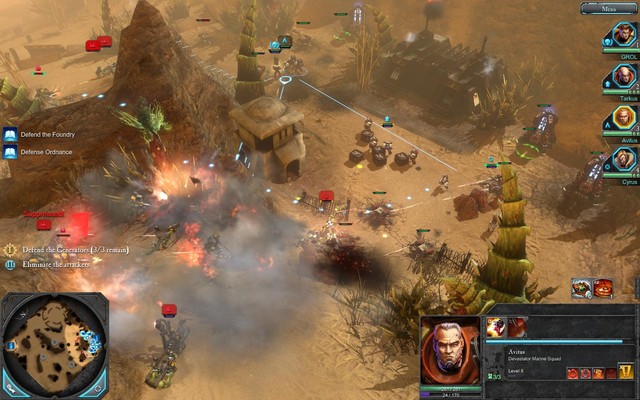Activate Avitus's second ability icon

(x=517, y=327)
